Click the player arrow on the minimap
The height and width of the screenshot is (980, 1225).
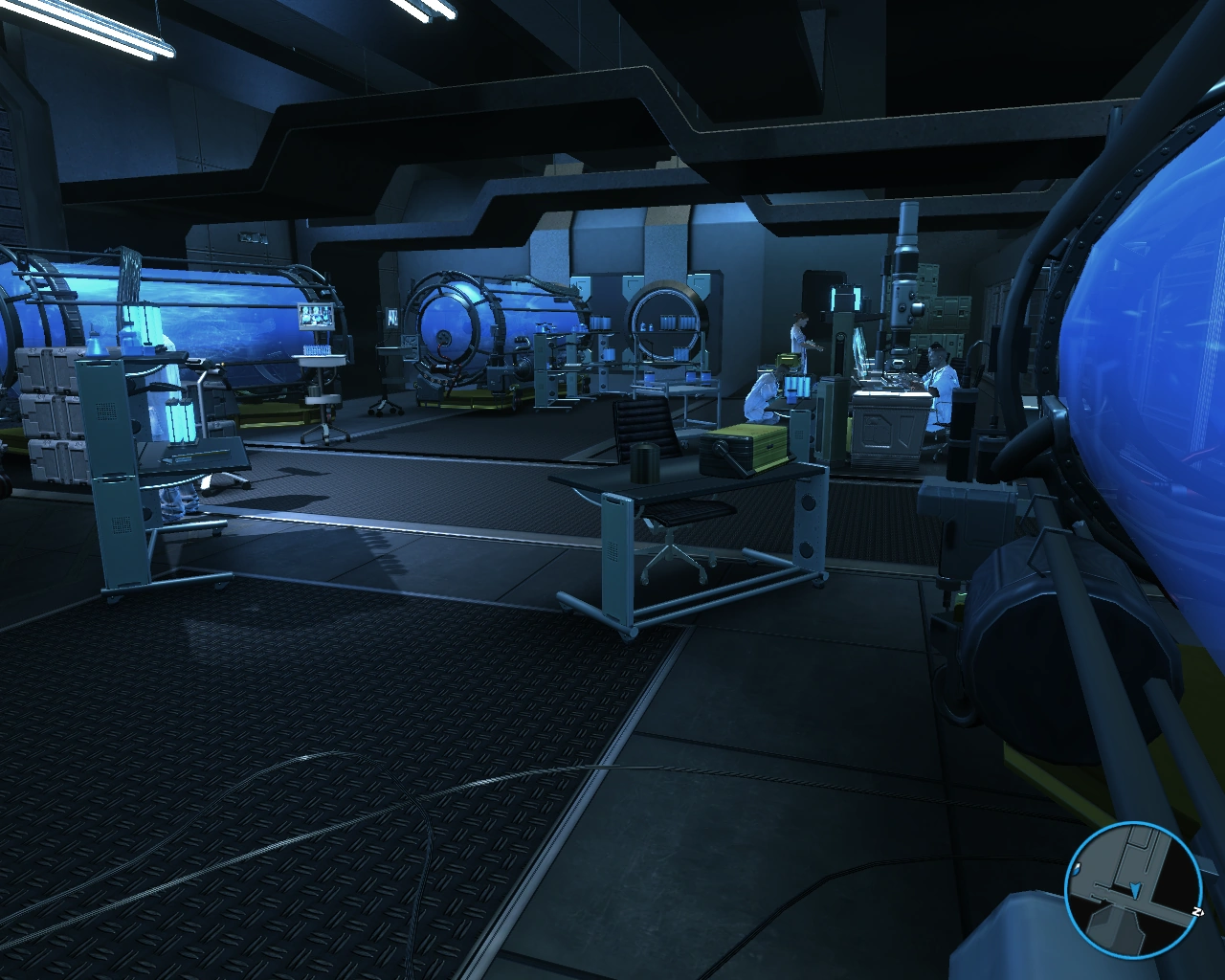[1135, 890]
